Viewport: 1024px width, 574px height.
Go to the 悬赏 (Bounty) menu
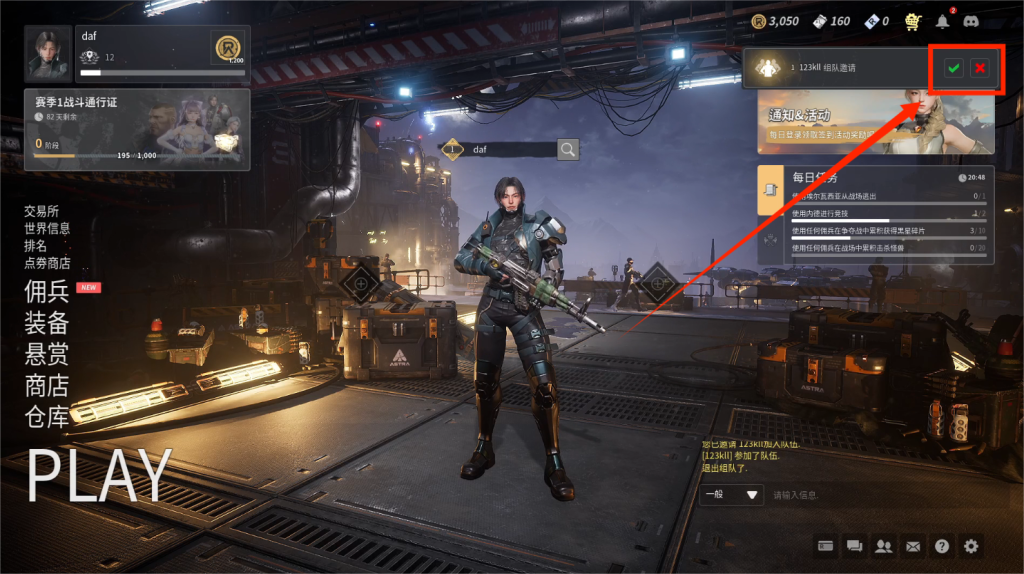tap(47, 353)
